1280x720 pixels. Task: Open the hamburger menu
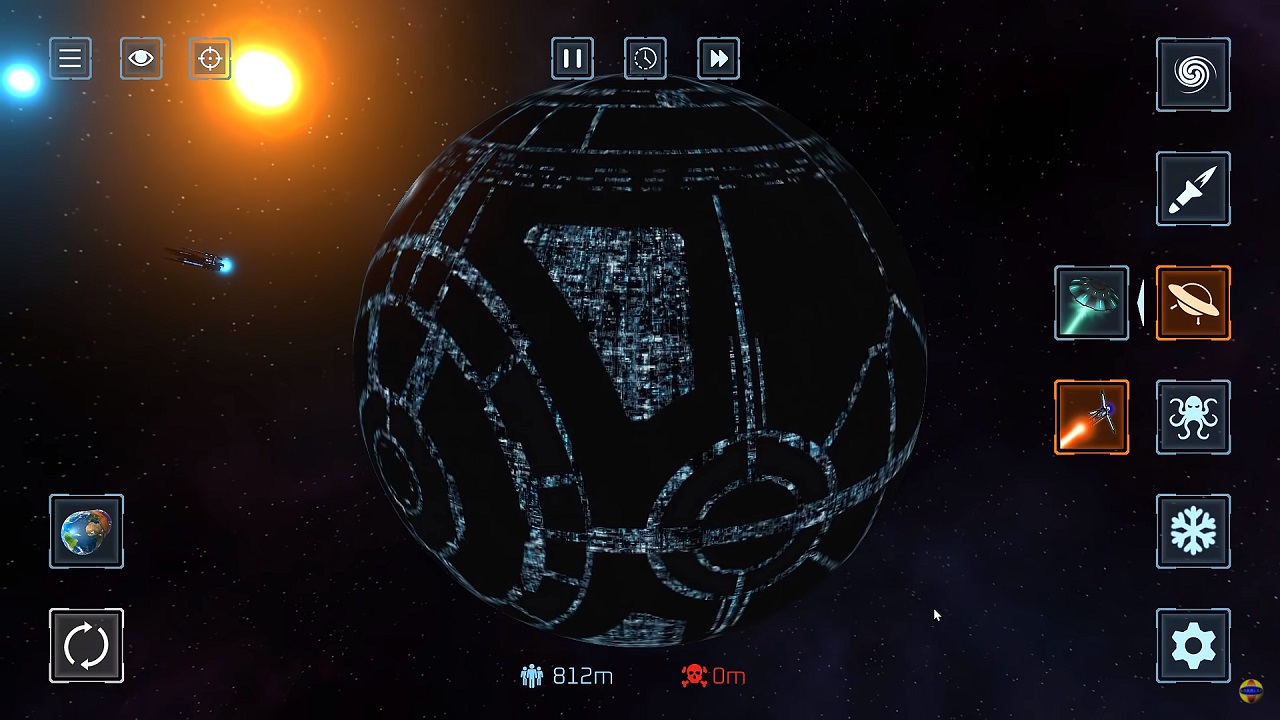pyautogui.click(x=70, y=59)
